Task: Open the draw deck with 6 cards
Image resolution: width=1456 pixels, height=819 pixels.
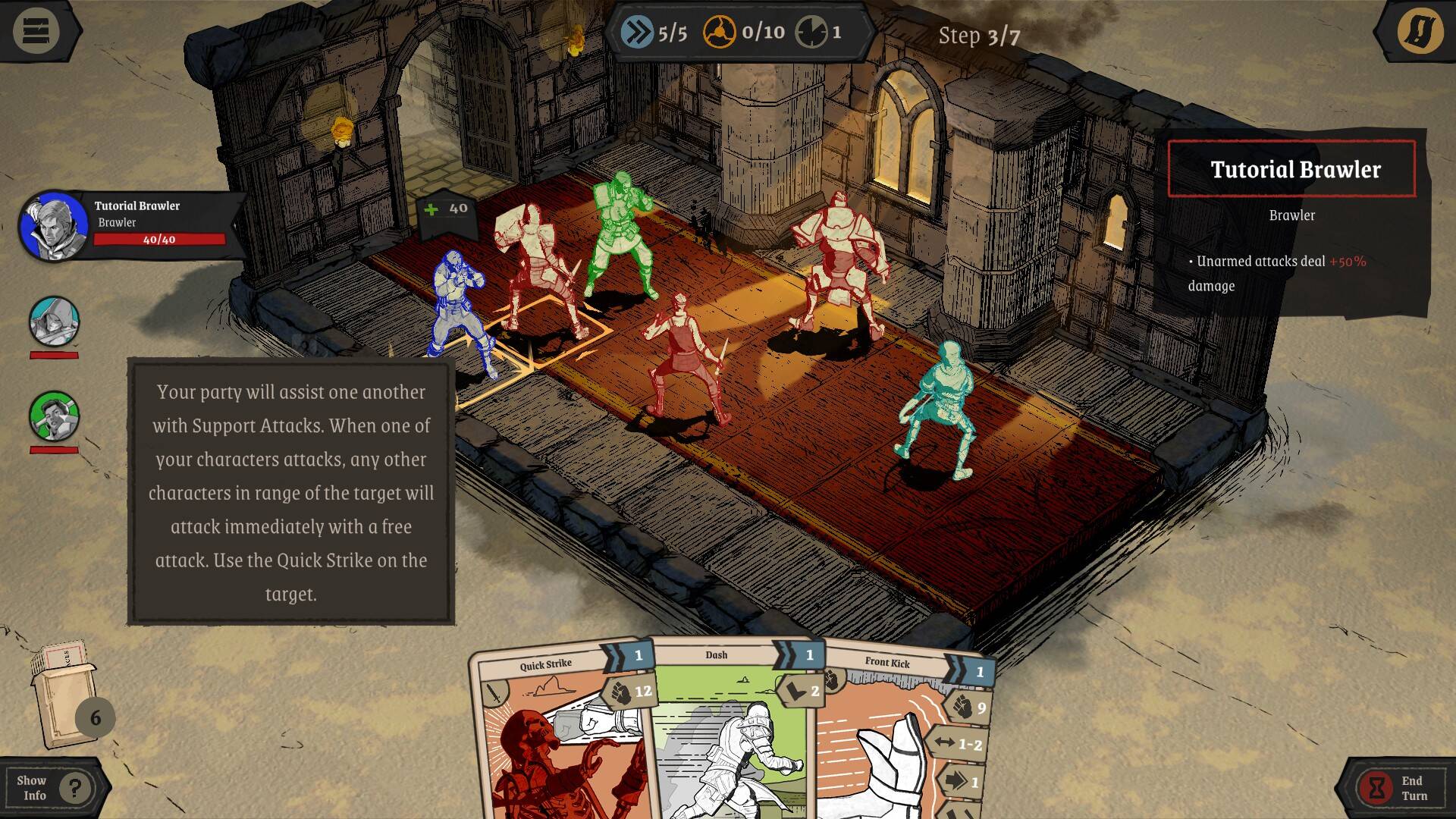Action: click(x=70, y=698)
